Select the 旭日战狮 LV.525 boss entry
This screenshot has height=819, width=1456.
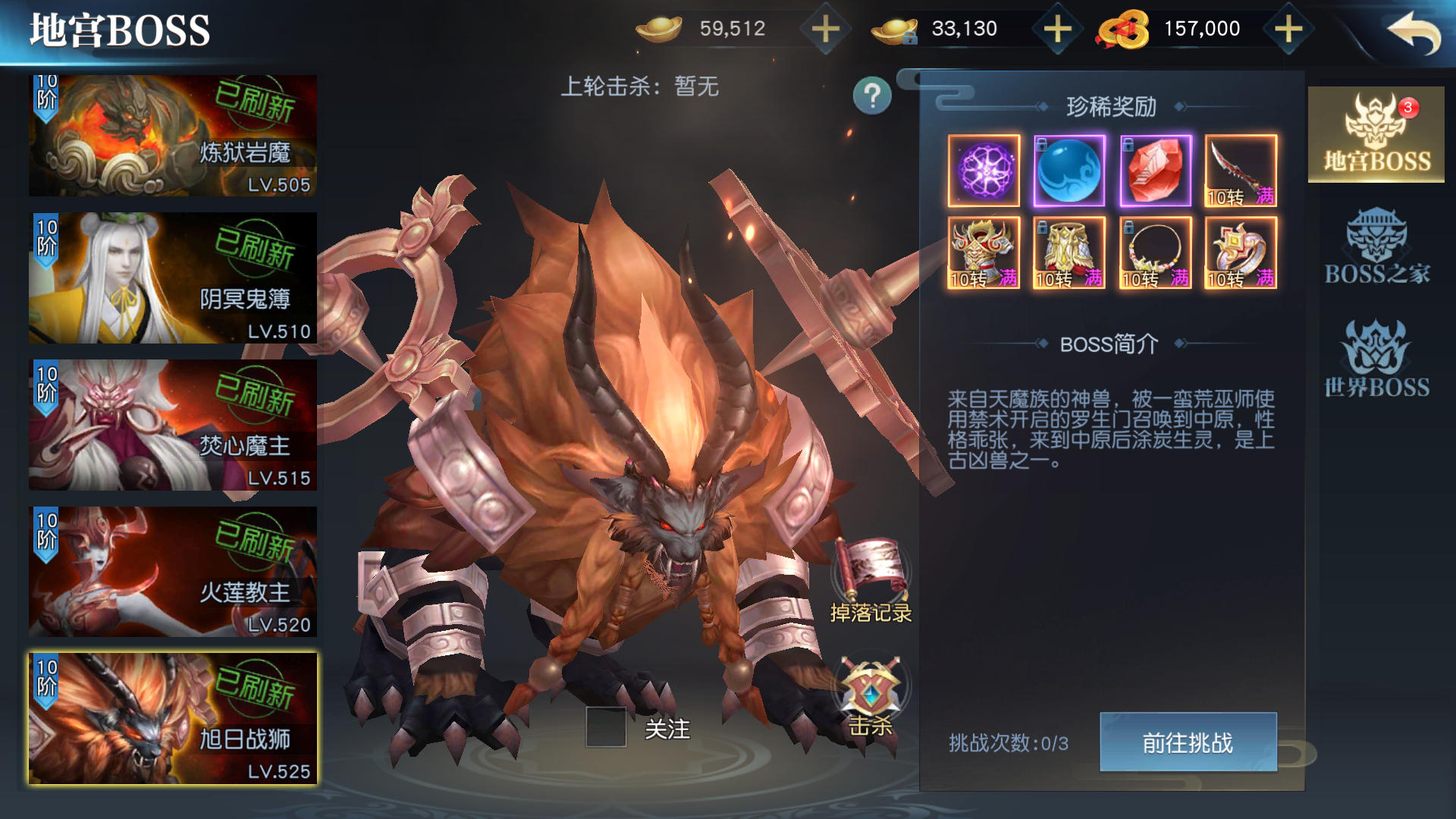(x=173, y=718)
